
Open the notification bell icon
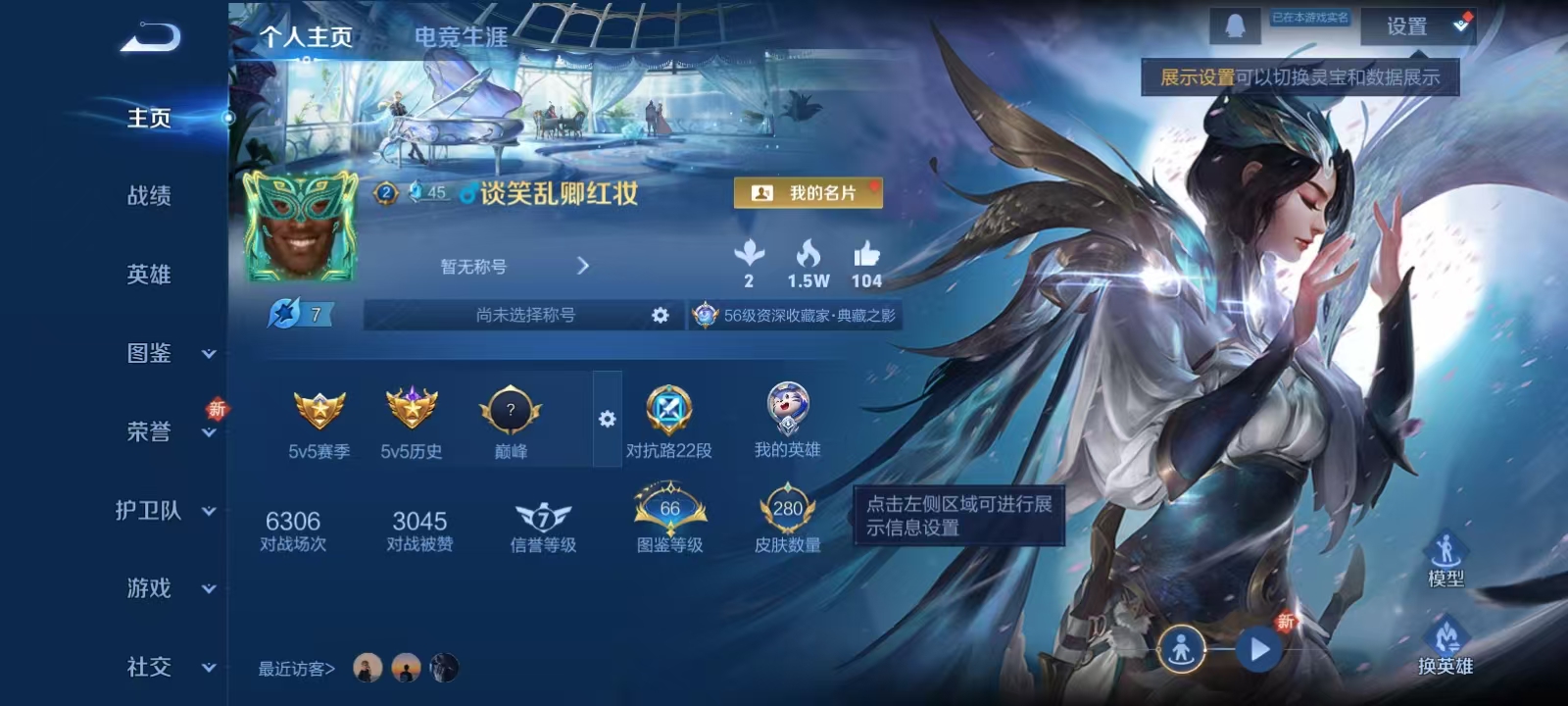point(1237,24)
